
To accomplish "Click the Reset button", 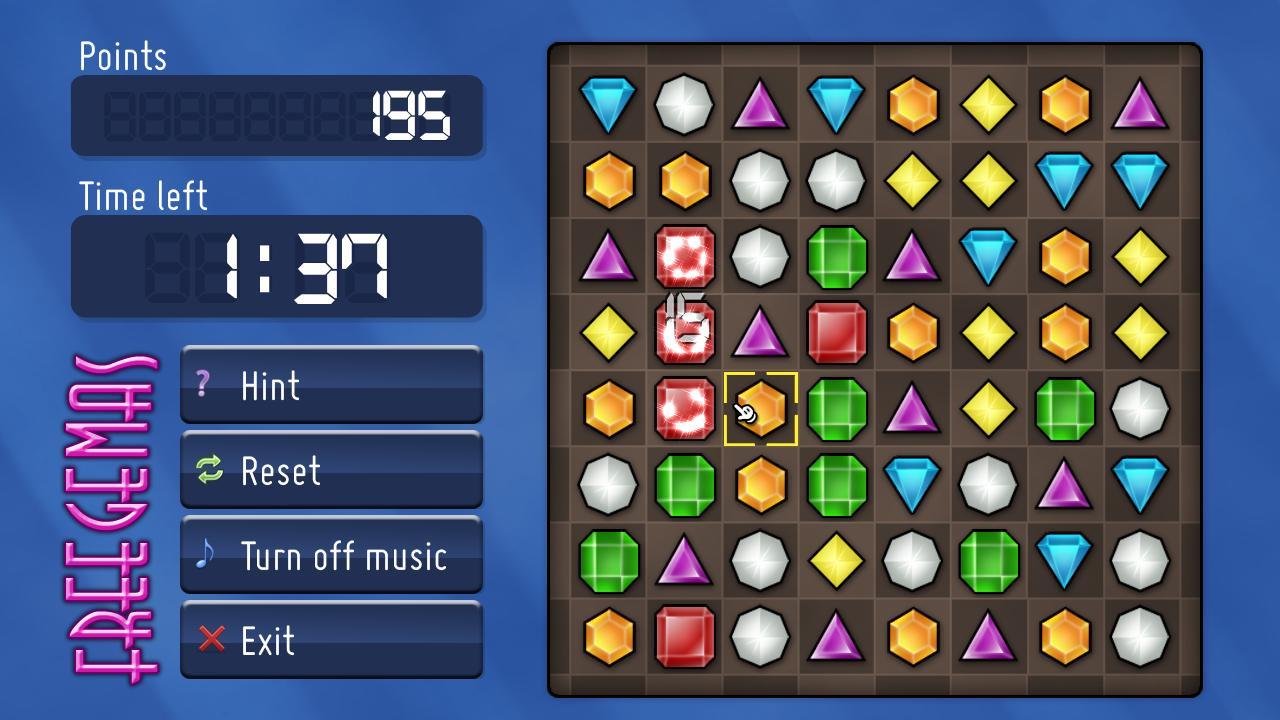I will [331, 470].
